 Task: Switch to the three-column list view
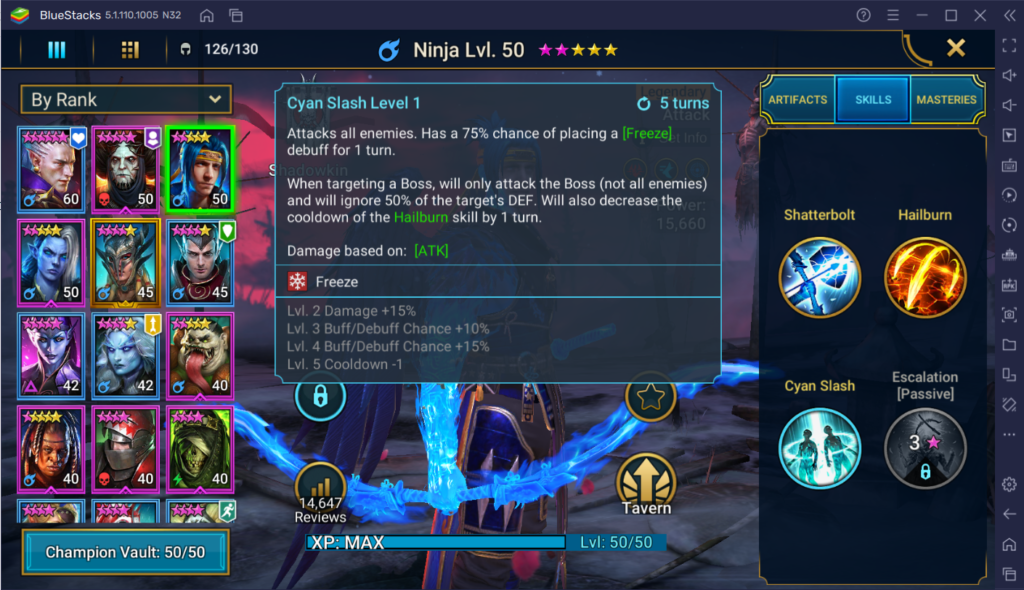tap(57, 50)
